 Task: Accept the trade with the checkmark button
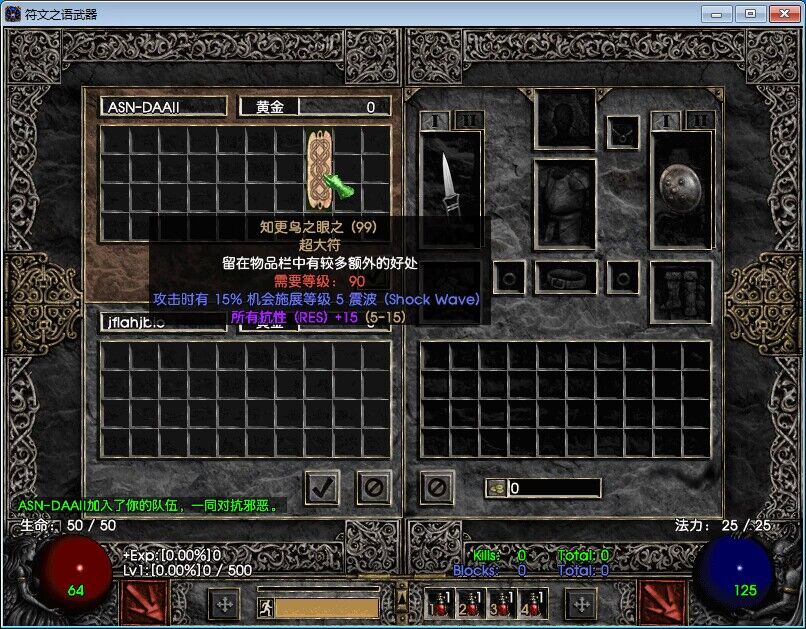point(322,487)
